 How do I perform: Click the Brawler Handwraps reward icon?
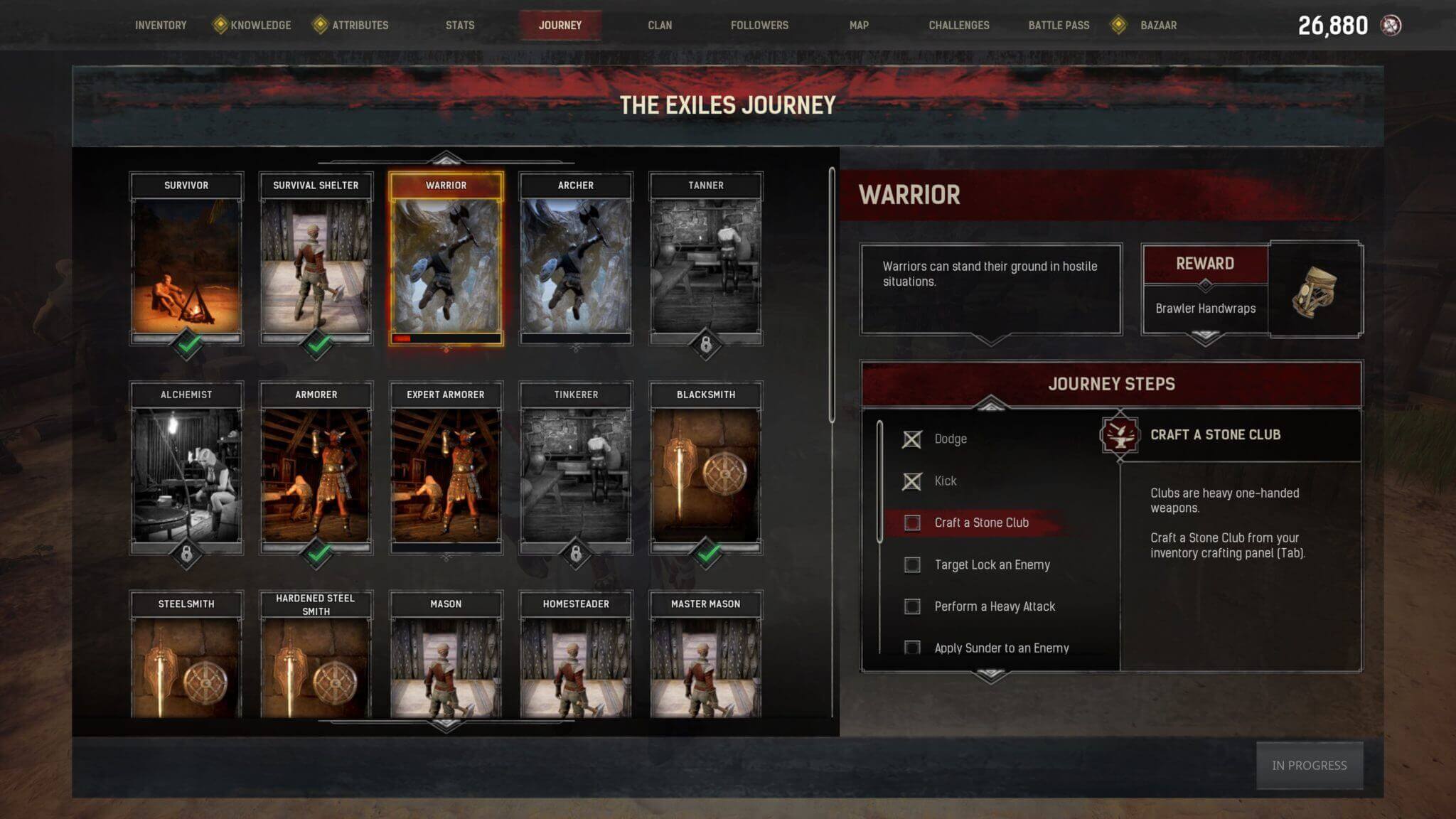pyautogui.click(x=1315, y=290)
